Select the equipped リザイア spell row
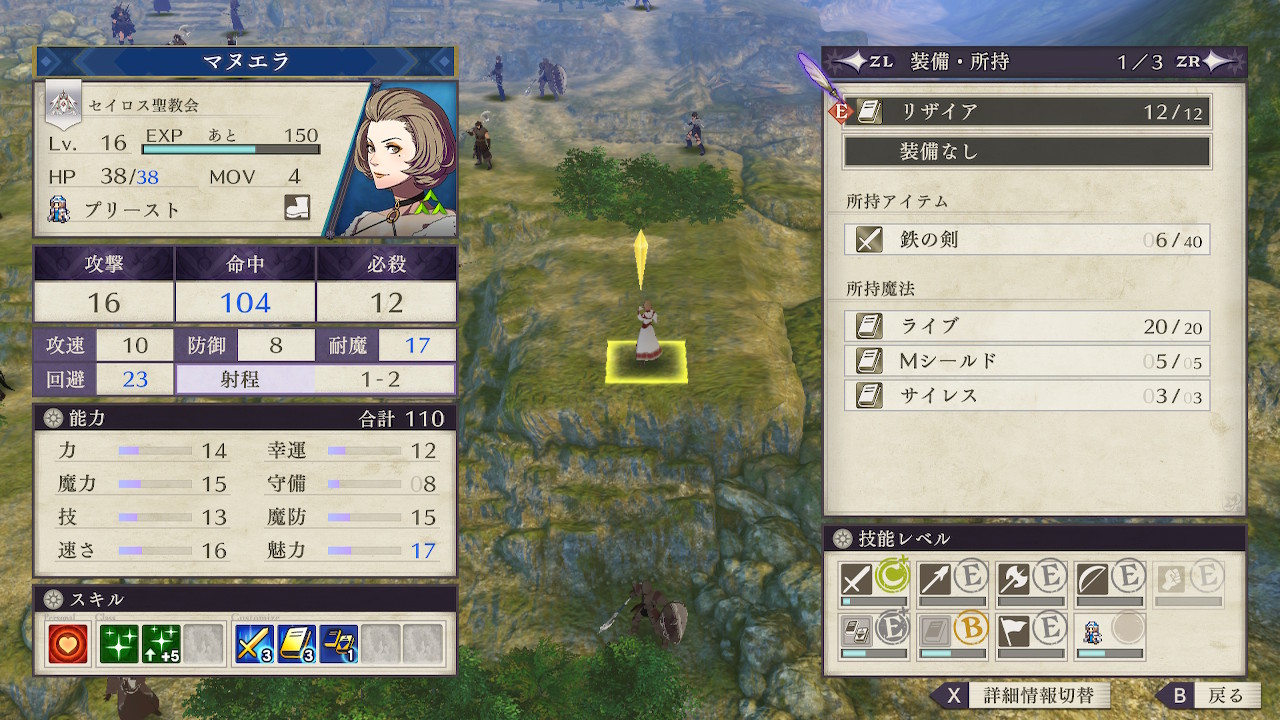 point(1027,112)
